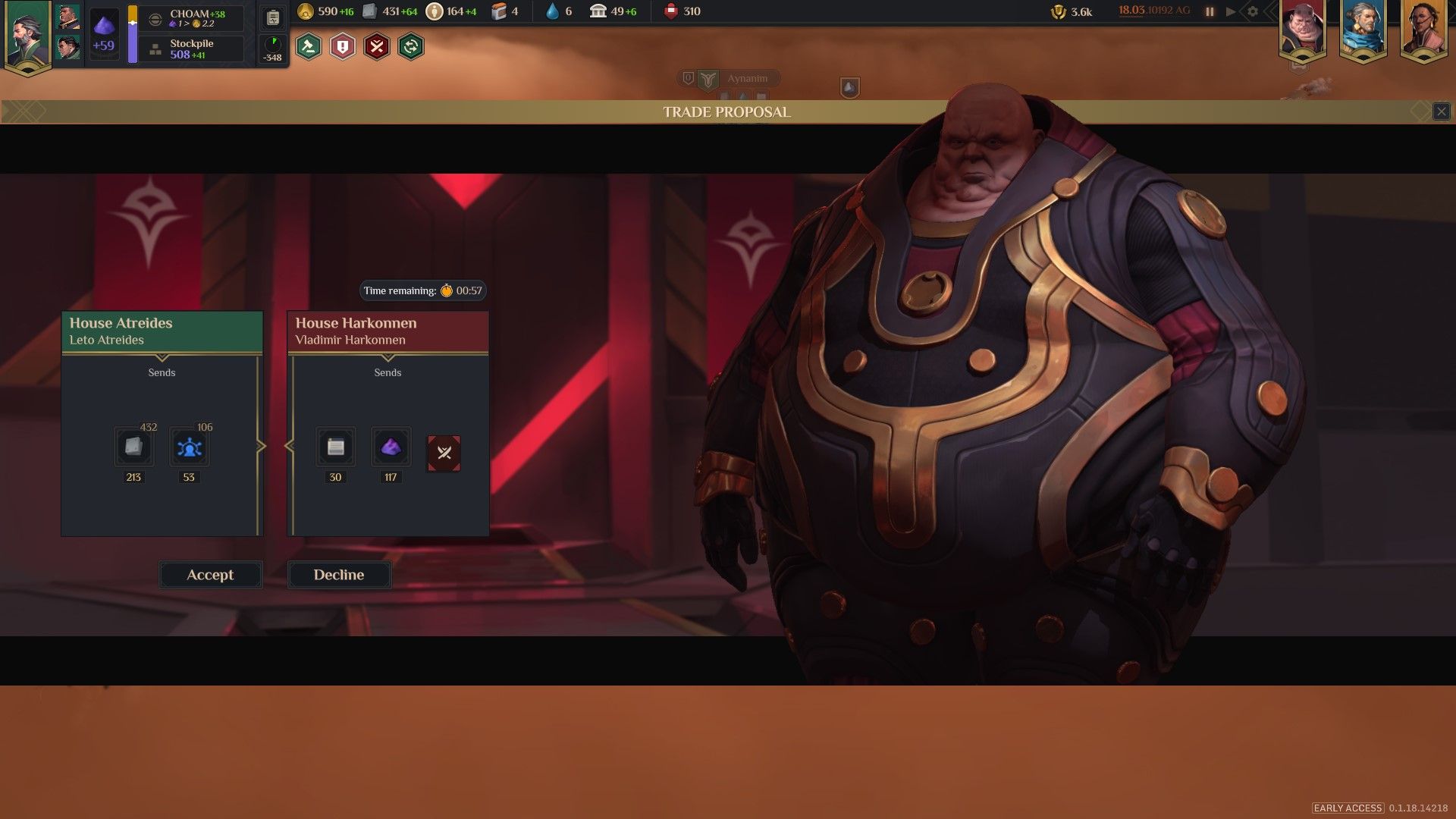Open settings with the gear icon
1456x819 pixels.
tap(1253, 11)
